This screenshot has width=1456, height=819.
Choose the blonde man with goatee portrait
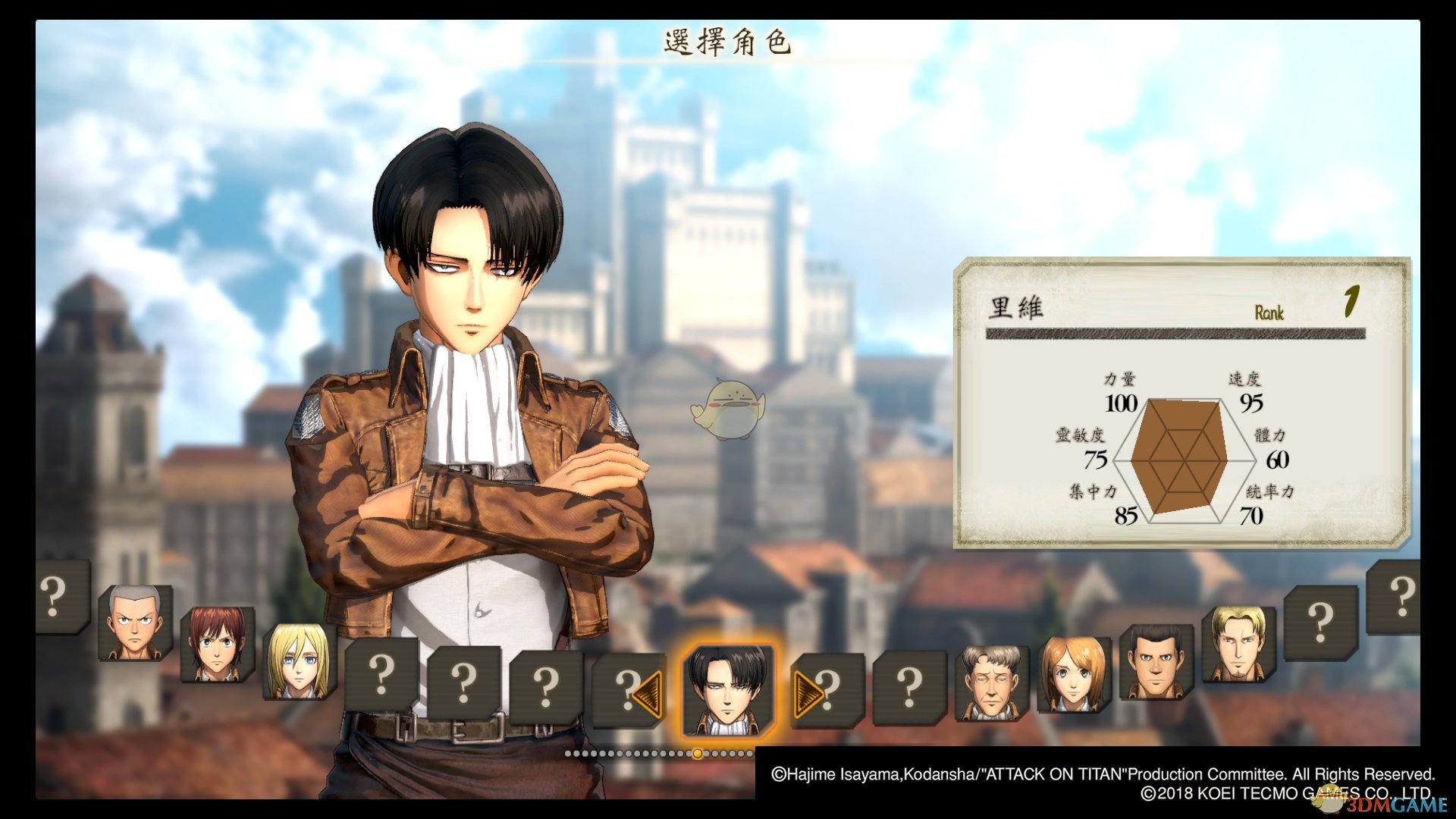[1238, 644]
